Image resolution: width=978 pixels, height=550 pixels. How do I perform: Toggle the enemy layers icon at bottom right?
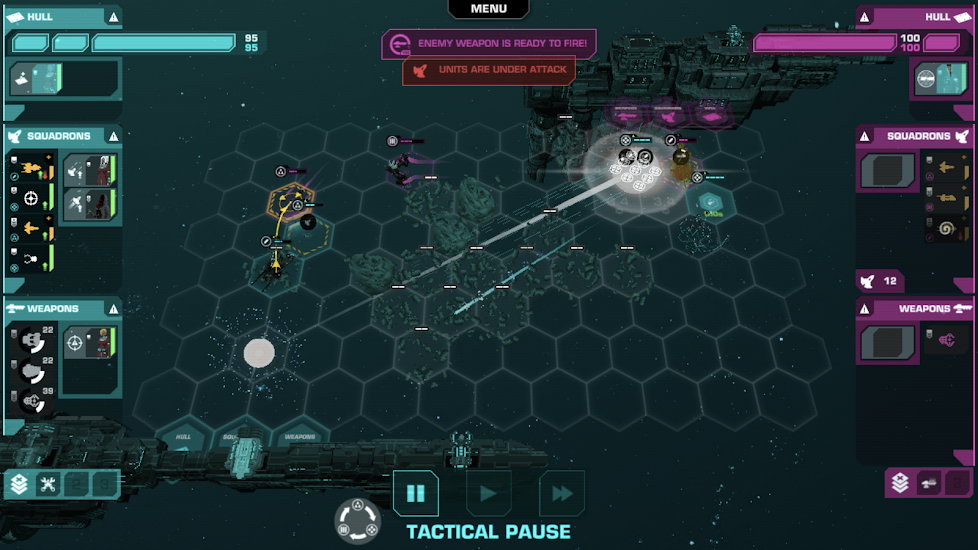point(900,484)
